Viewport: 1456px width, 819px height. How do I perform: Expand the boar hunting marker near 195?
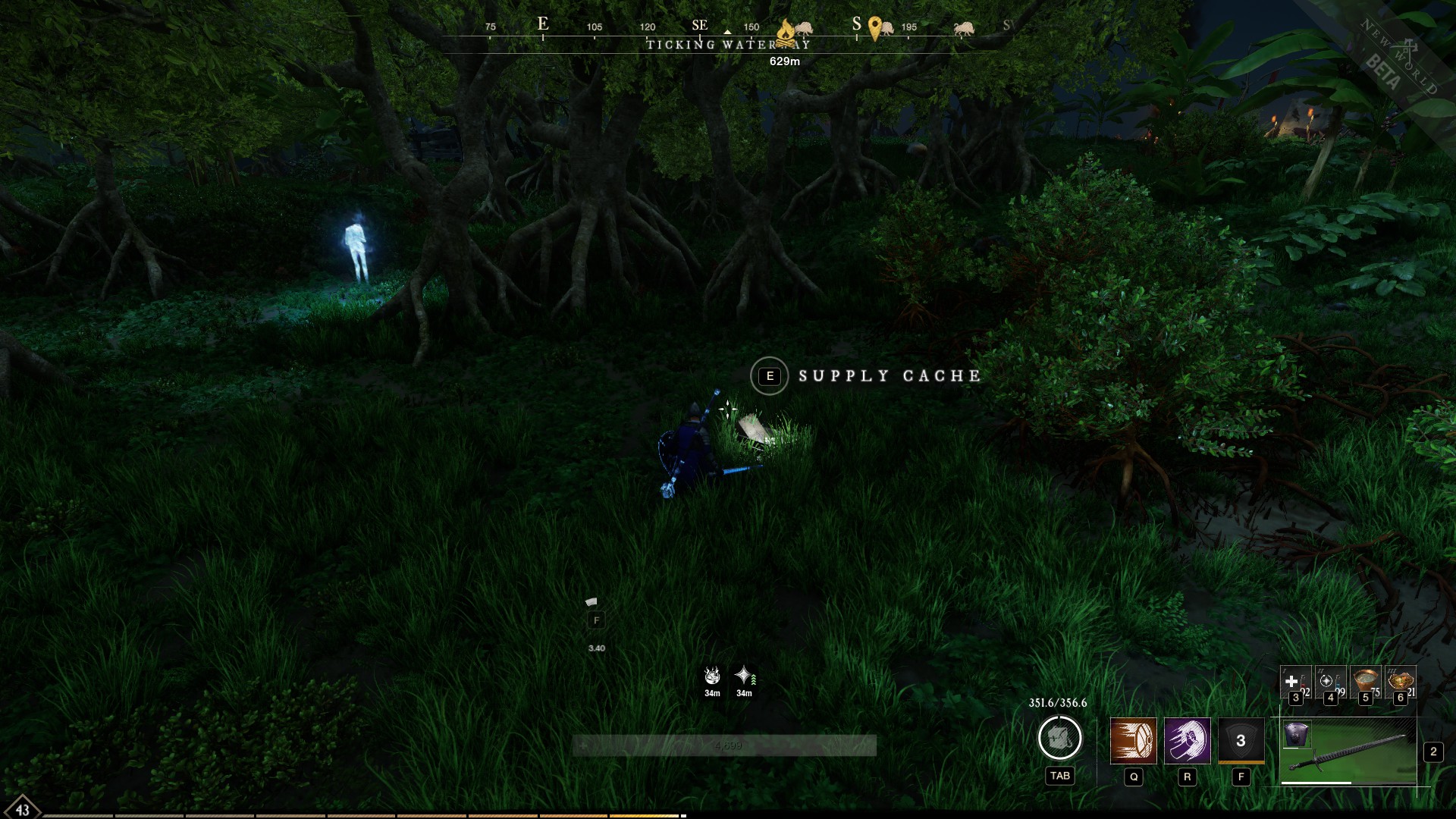888,30
